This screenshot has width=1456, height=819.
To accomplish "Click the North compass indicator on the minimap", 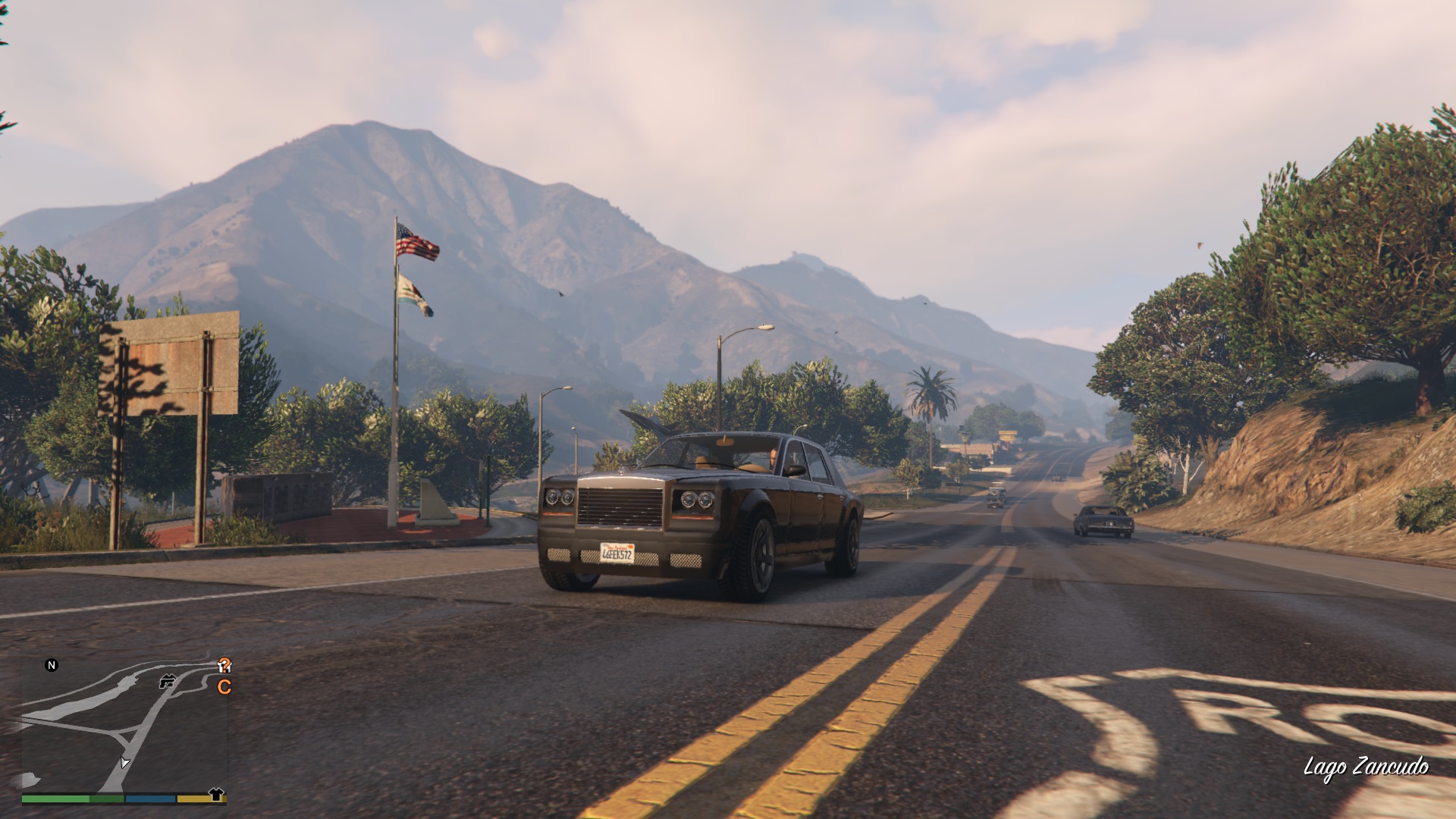I will coord(52,665).
